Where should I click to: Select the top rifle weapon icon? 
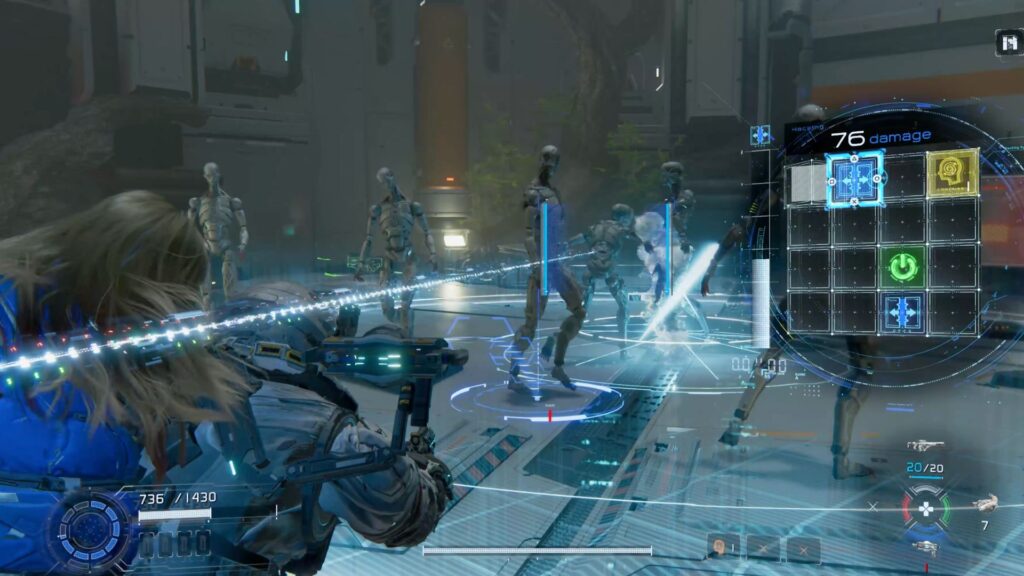pyautogui.click(x=925, y=446)
